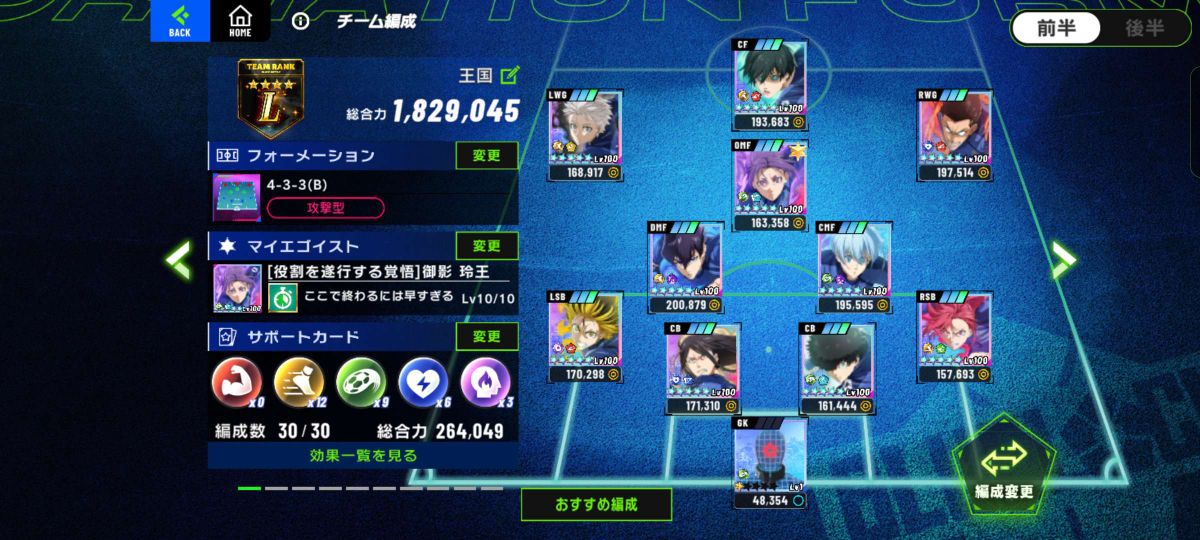The image size is (1200, 540).
Task: Apply recommended lineup おすすめ編成
Action: click(596, 504)
